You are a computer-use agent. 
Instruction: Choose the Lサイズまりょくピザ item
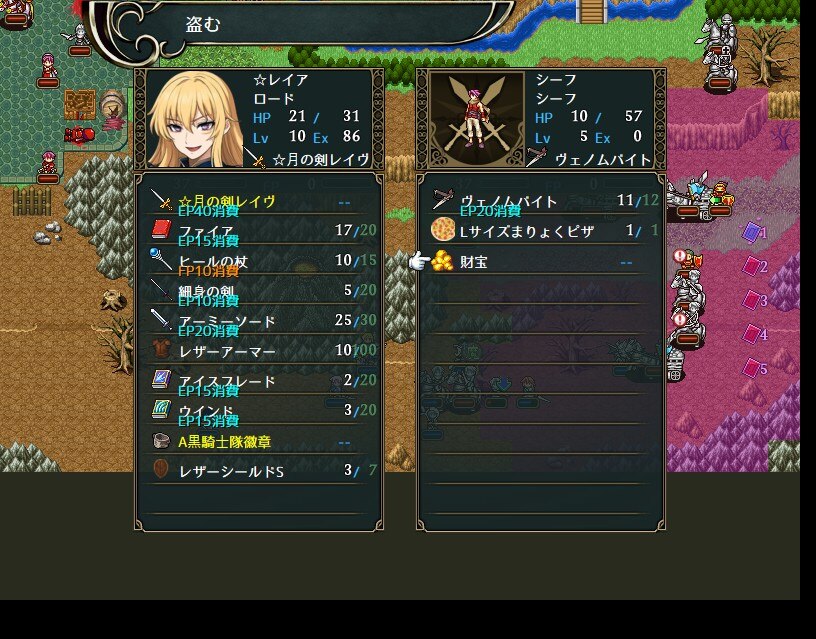pos(540,232)
